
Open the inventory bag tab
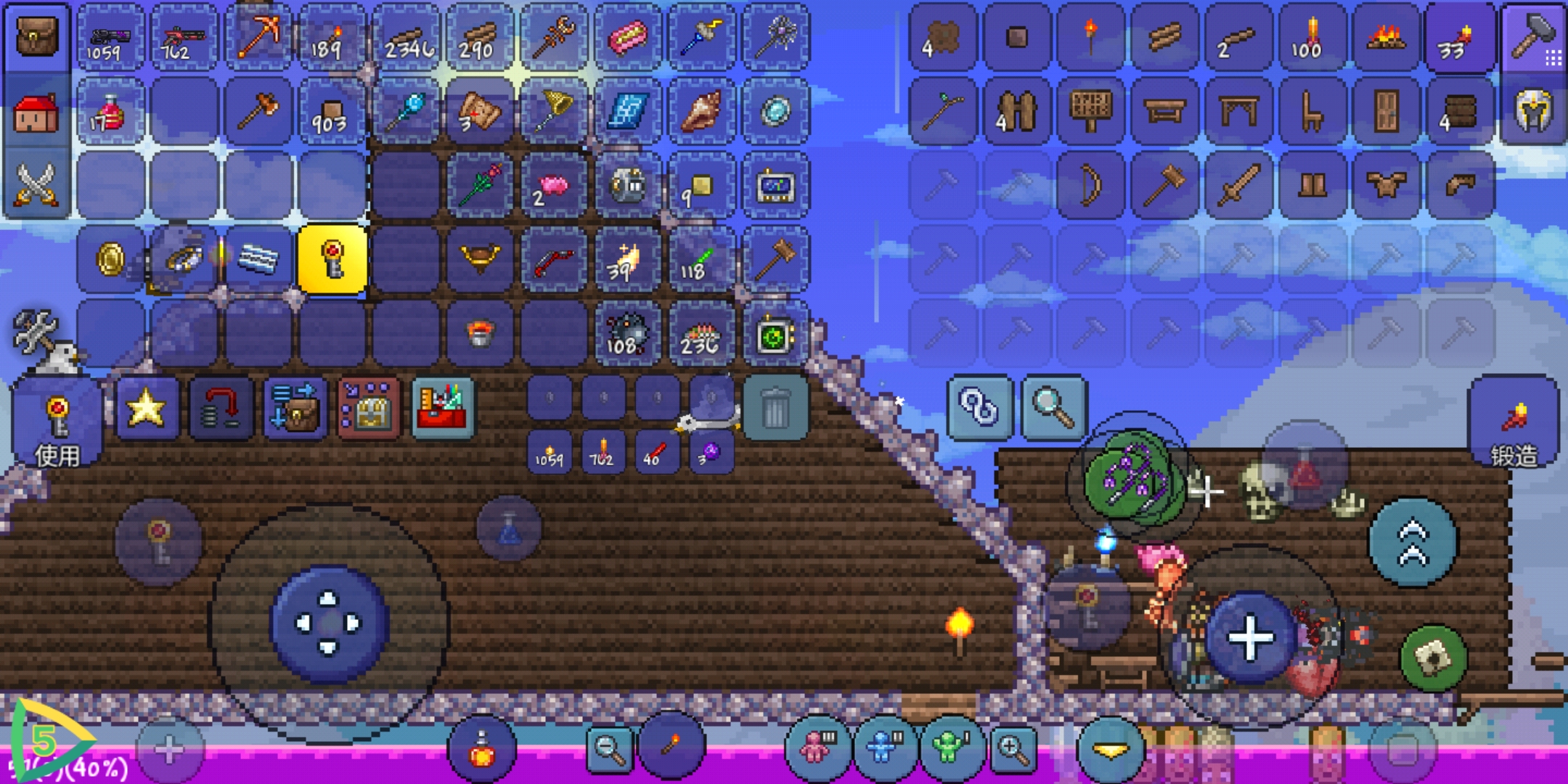pos(36,36)
